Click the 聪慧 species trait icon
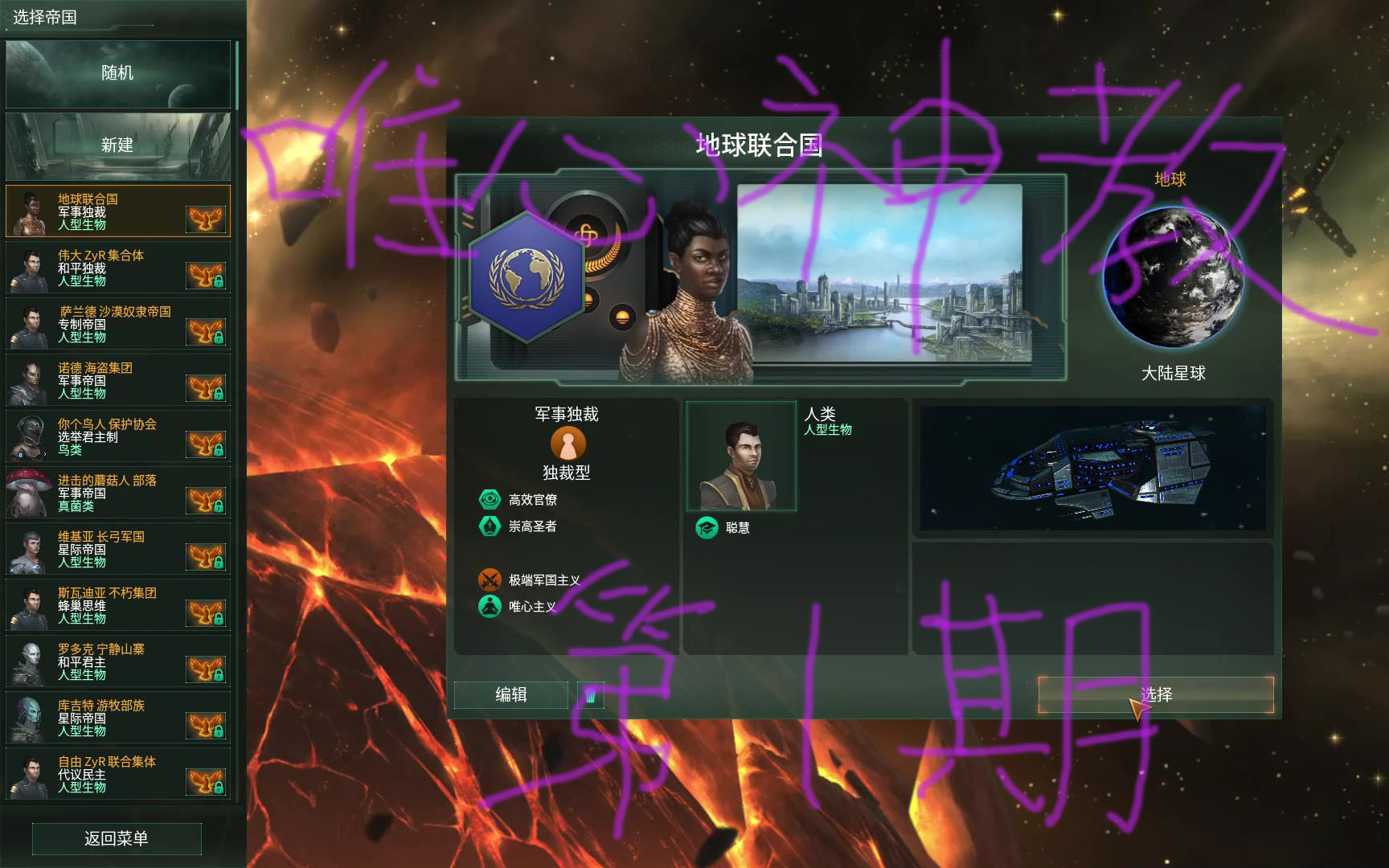 coord(707,528)
